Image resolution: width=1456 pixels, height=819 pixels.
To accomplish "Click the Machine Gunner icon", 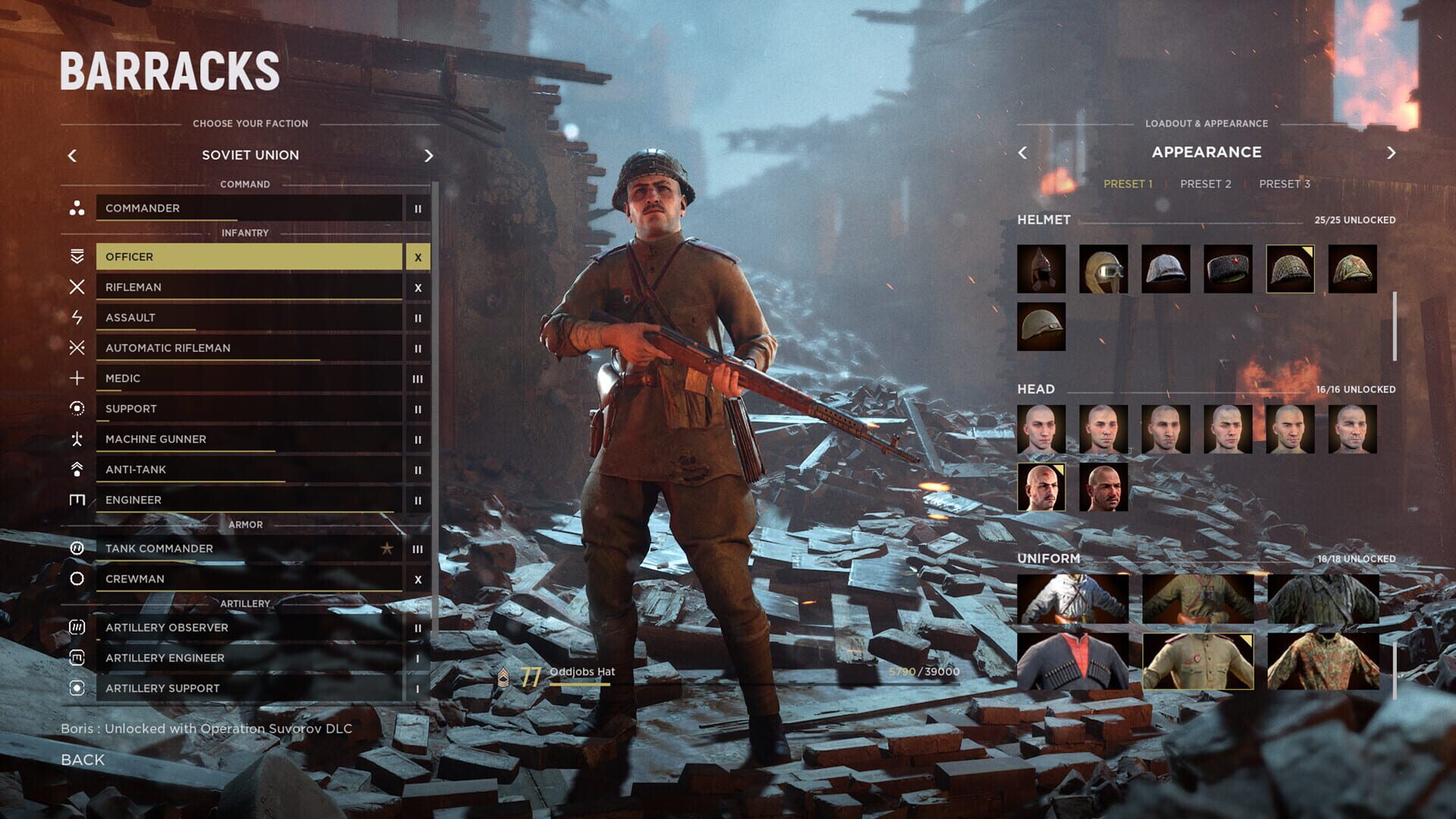I will pos(76,438).
